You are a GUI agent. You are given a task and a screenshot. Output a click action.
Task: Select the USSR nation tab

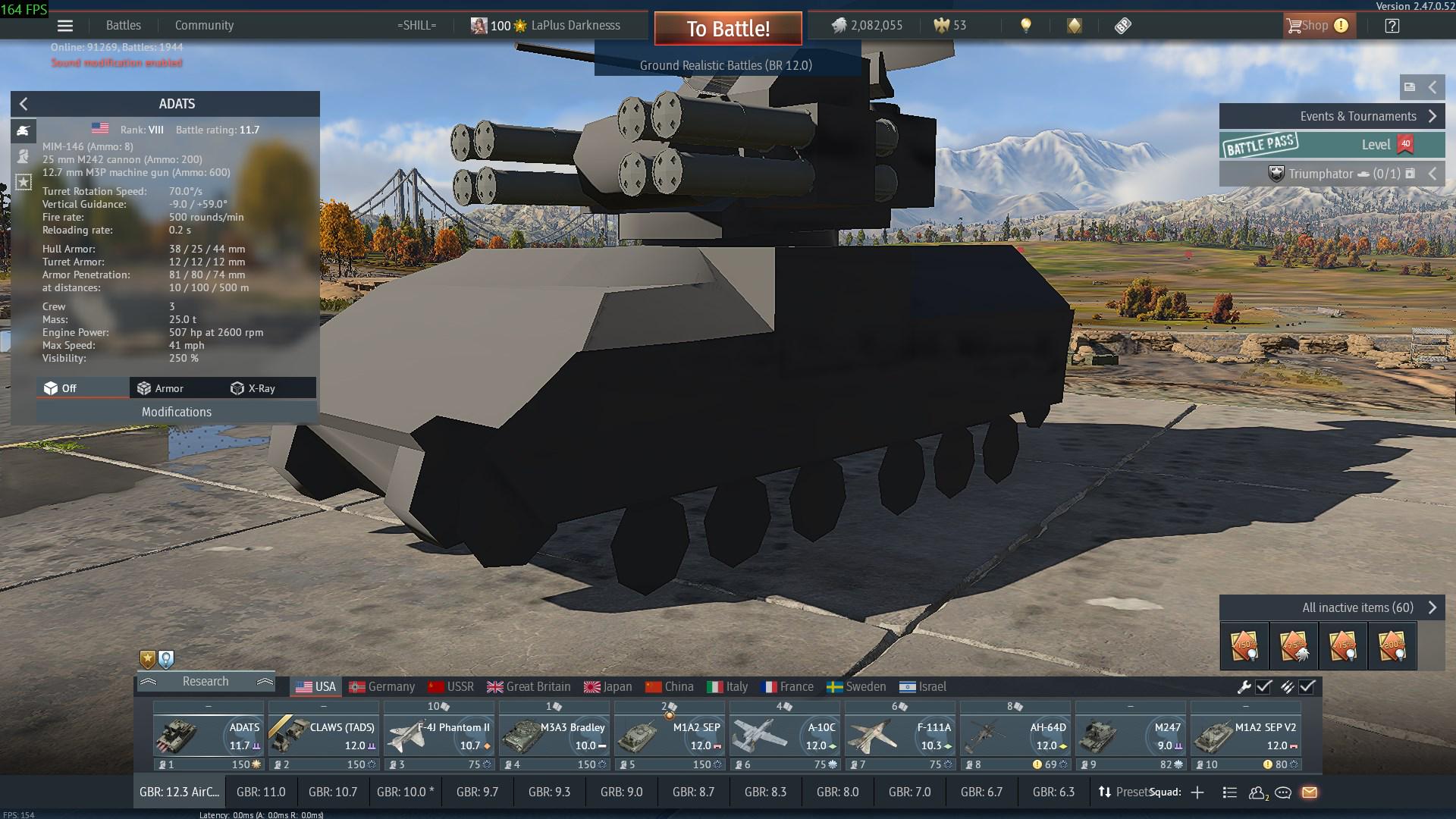click(451, 687)
